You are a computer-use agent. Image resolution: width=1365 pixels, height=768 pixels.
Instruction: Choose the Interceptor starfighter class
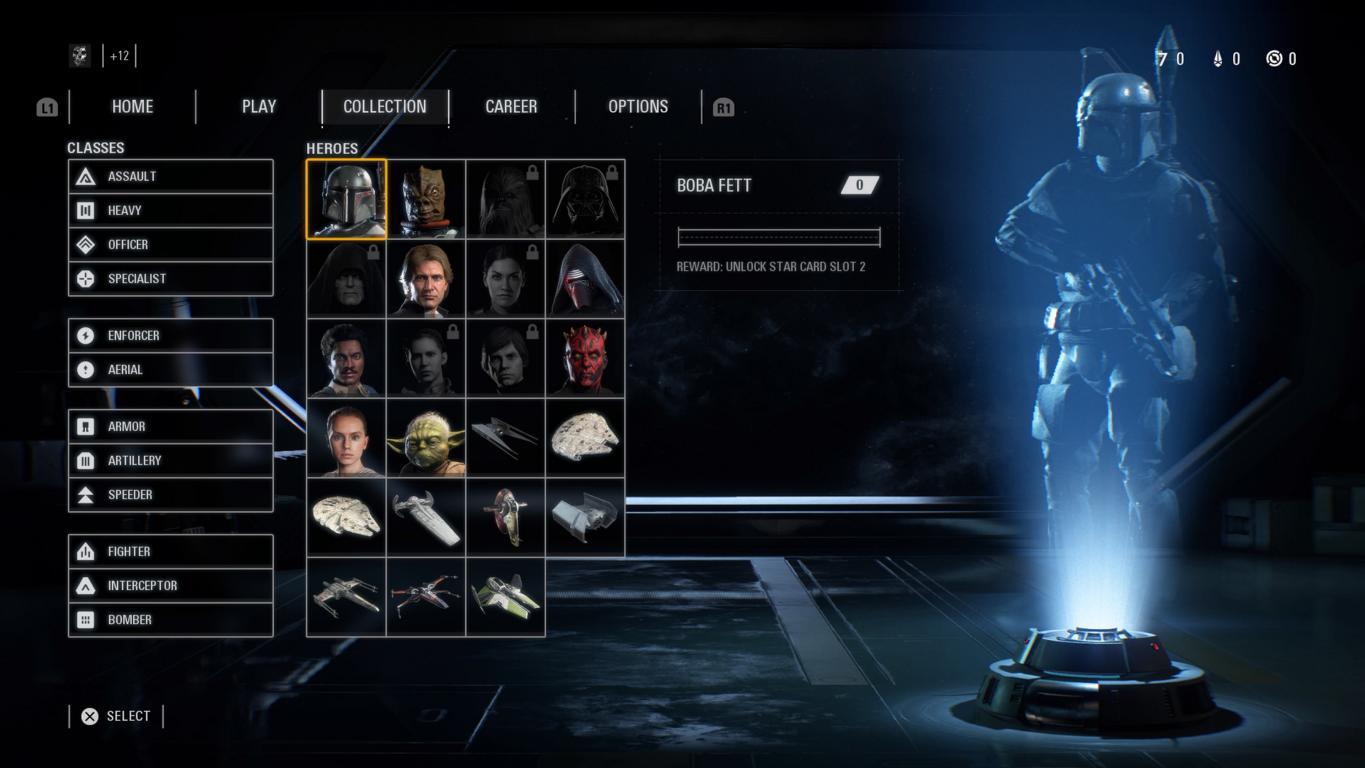click(170, 586)
